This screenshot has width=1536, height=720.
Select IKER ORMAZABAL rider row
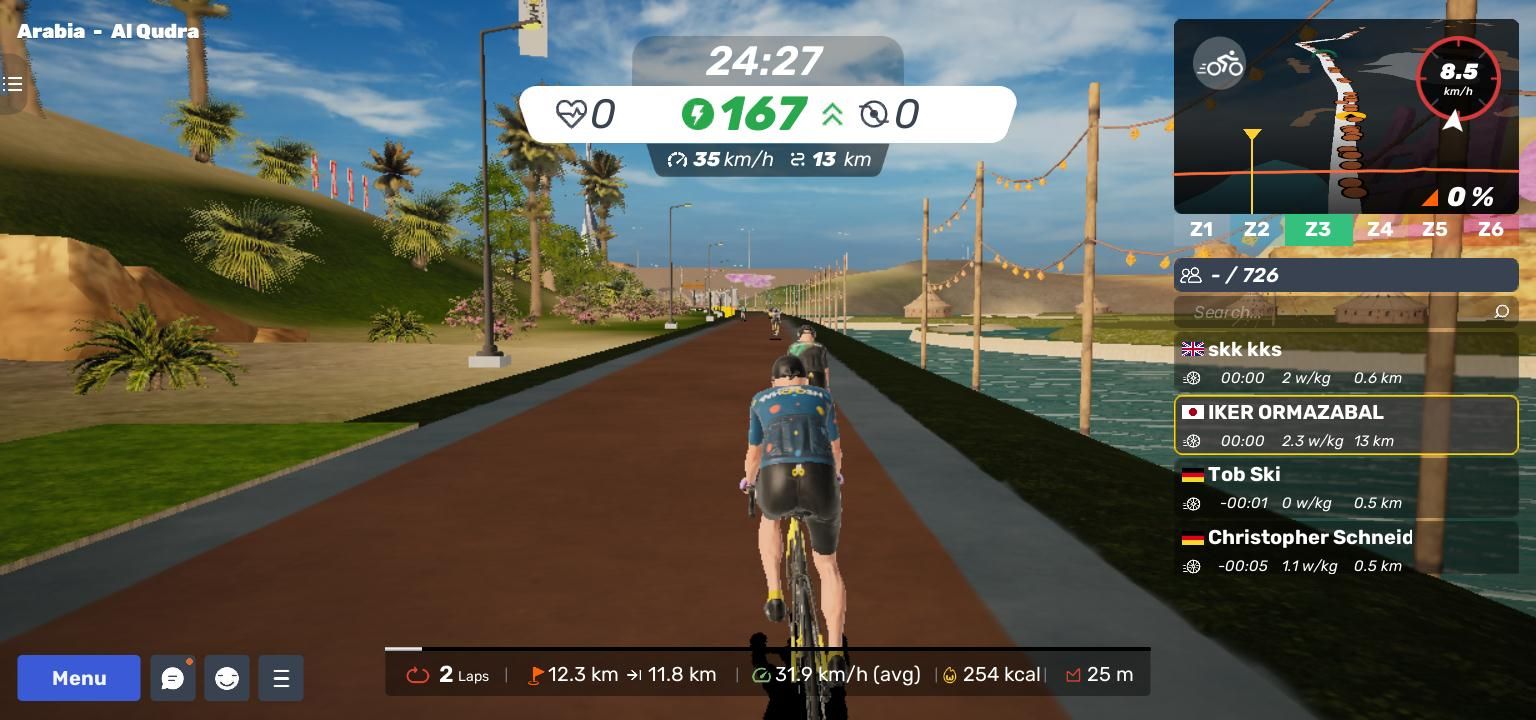pyautogui.click(x=1346, y=425)
